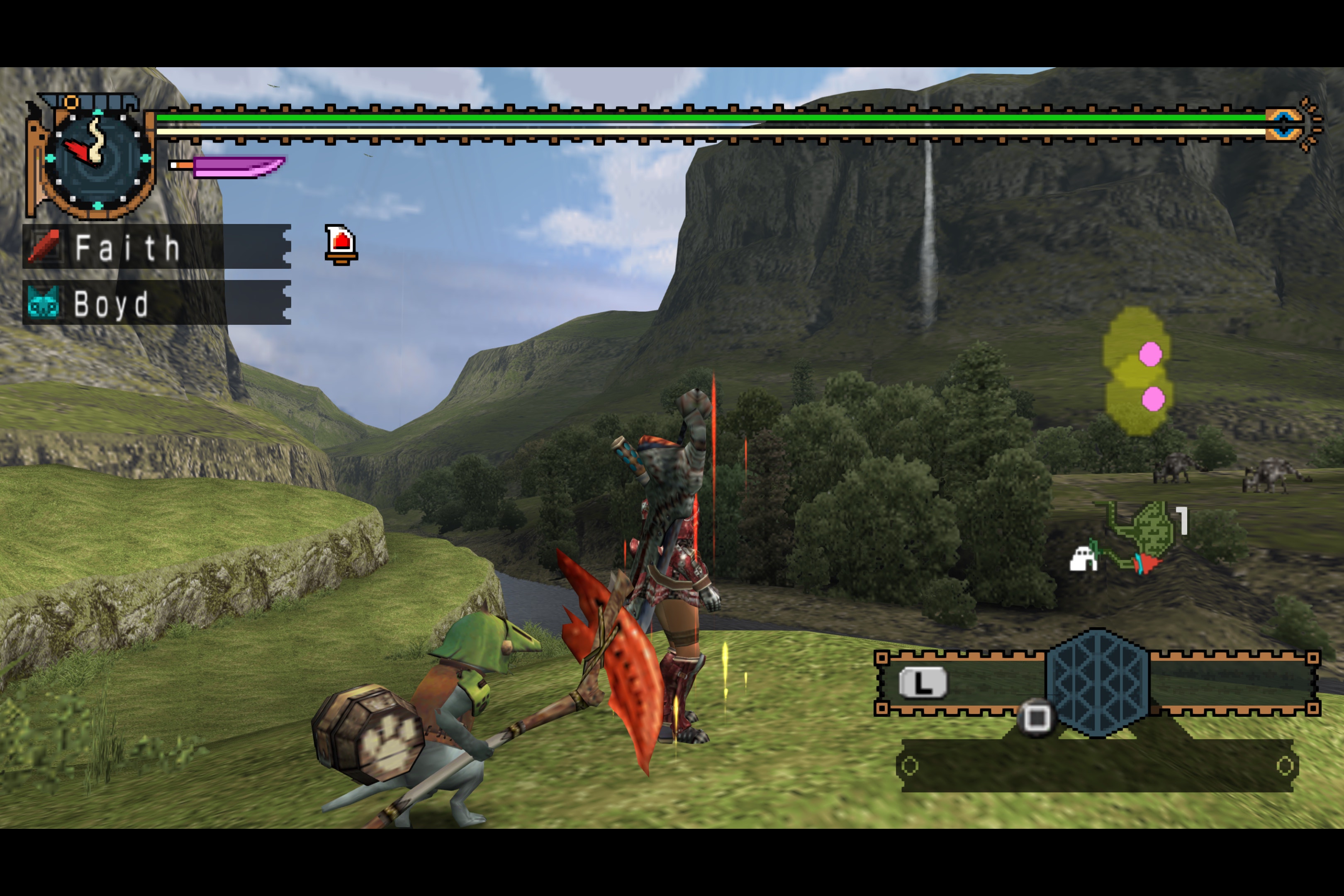1344x896 pixels.
Task: Click the white base camp tent marker
Action: [x=1083, y=559]
